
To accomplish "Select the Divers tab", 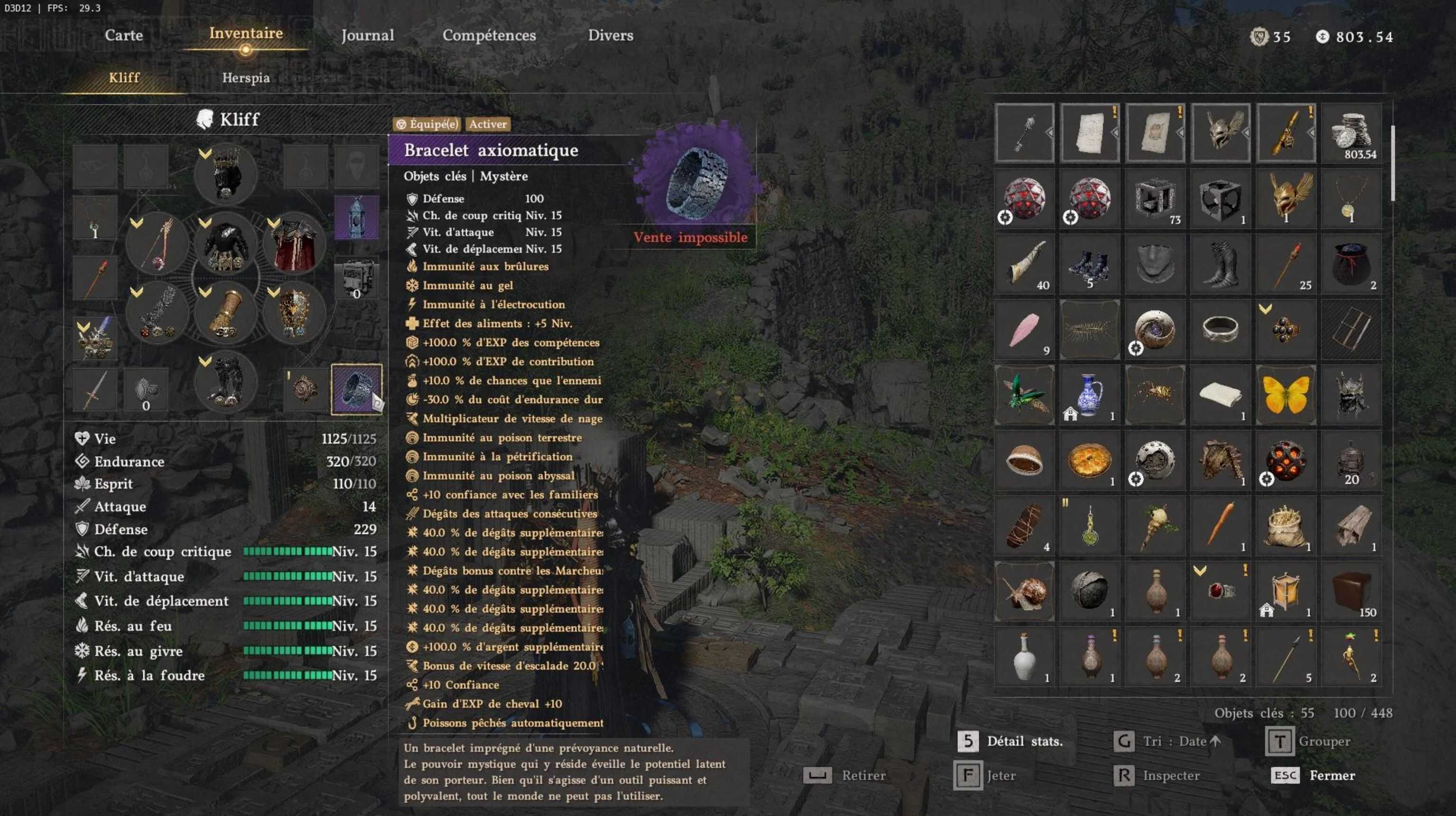I will click(611, 35).
